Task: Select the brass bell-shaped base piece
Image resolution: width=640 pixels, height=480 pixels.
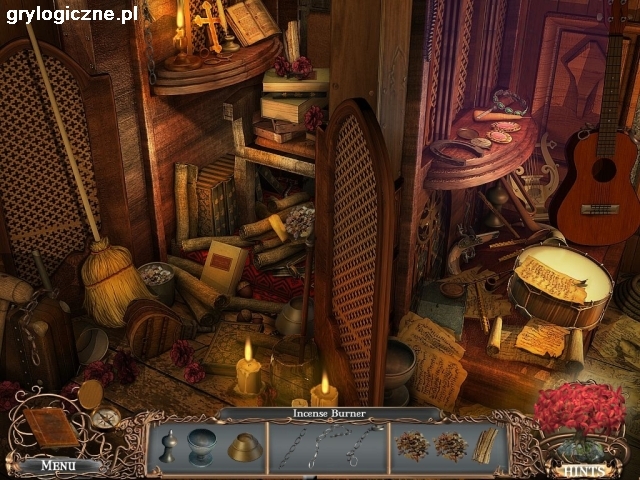Action: click(x=244, y=447)
